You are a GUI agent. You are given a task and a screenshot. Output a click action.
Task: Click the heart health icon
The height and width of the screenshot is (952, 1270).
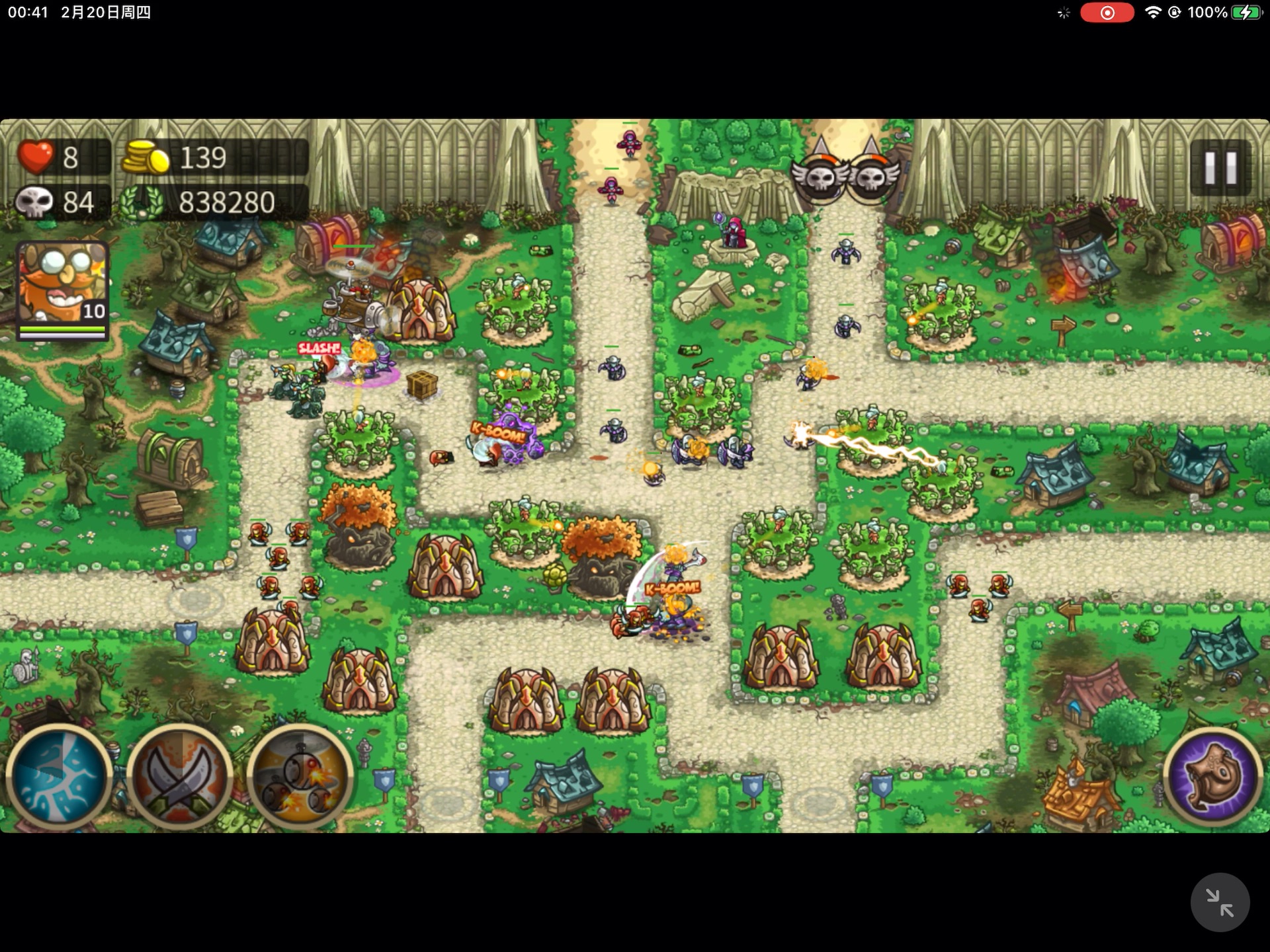tap(36, 157)
